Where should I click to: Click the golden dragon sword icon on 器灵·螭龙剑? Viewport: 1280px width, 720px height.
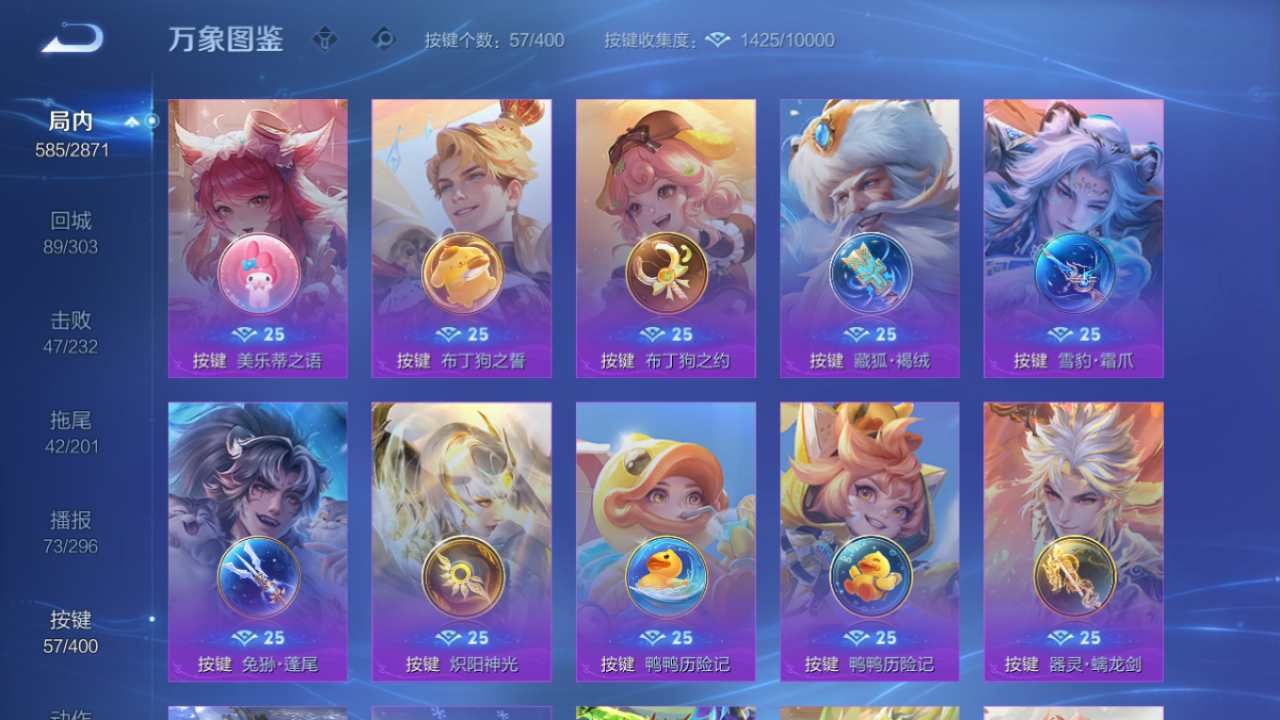(x=1073, y=577)
